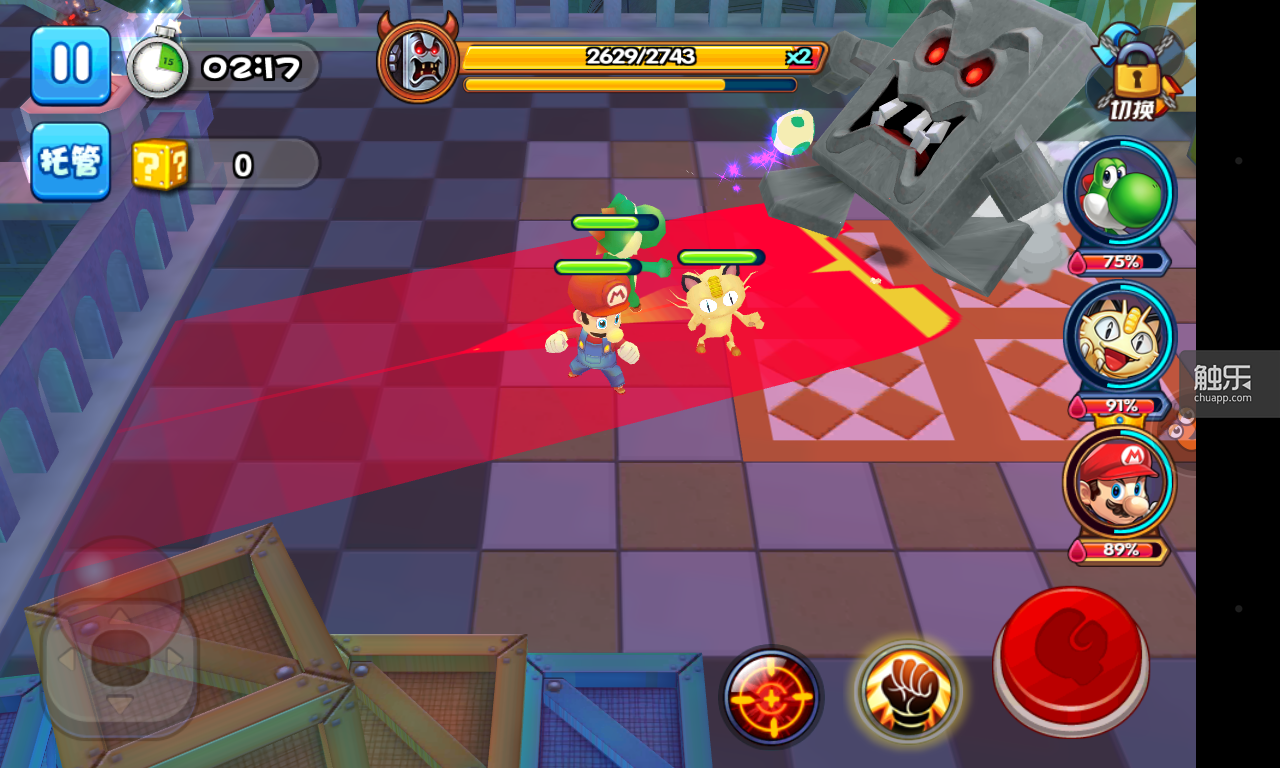Viewport: 1280px width, 768px height.
Task: Pause the game with the blue button
Action: coord(70,64)
